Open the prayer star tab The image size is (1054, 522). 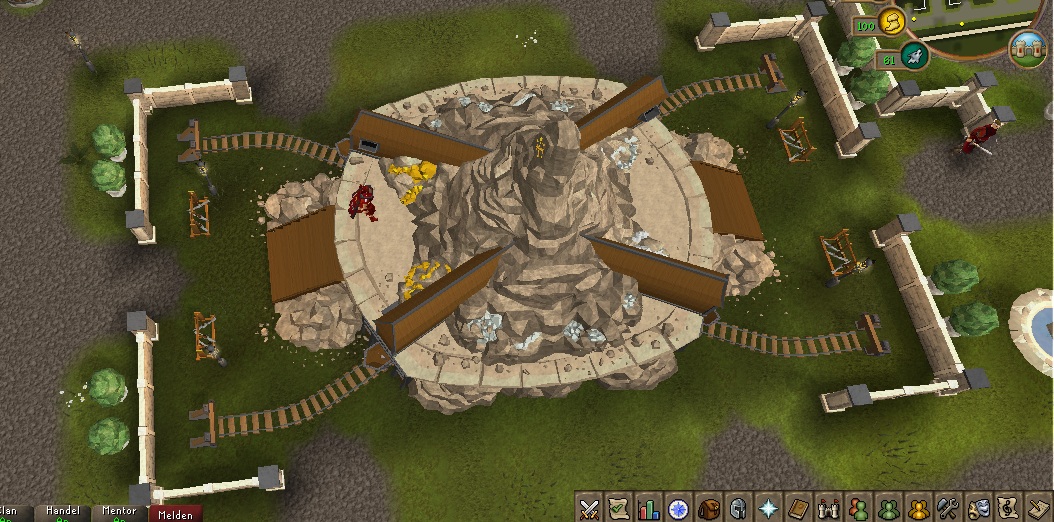point(768,508)
